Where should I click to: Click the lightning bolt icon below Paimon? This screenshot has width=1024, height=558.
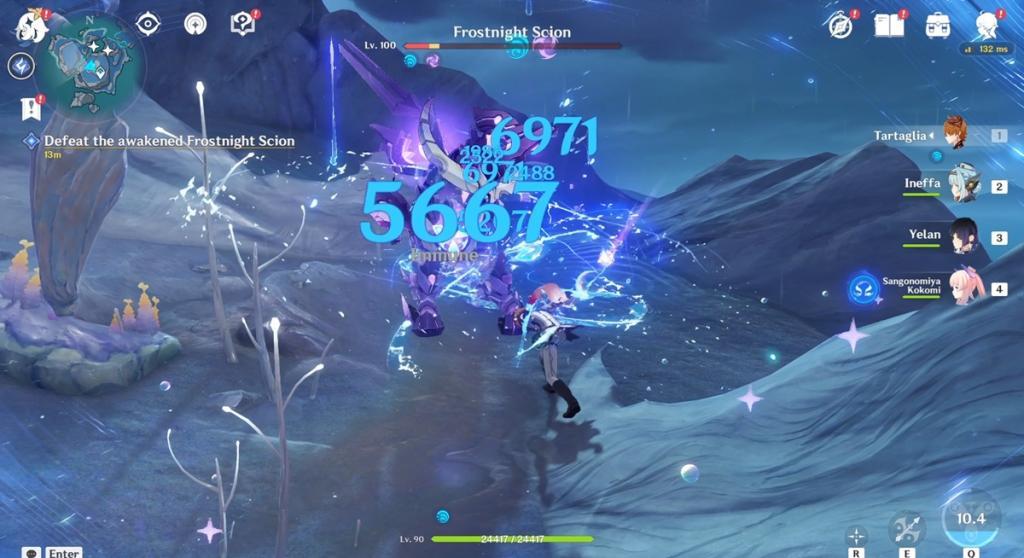pyautogui.click(x=21, y=66)
